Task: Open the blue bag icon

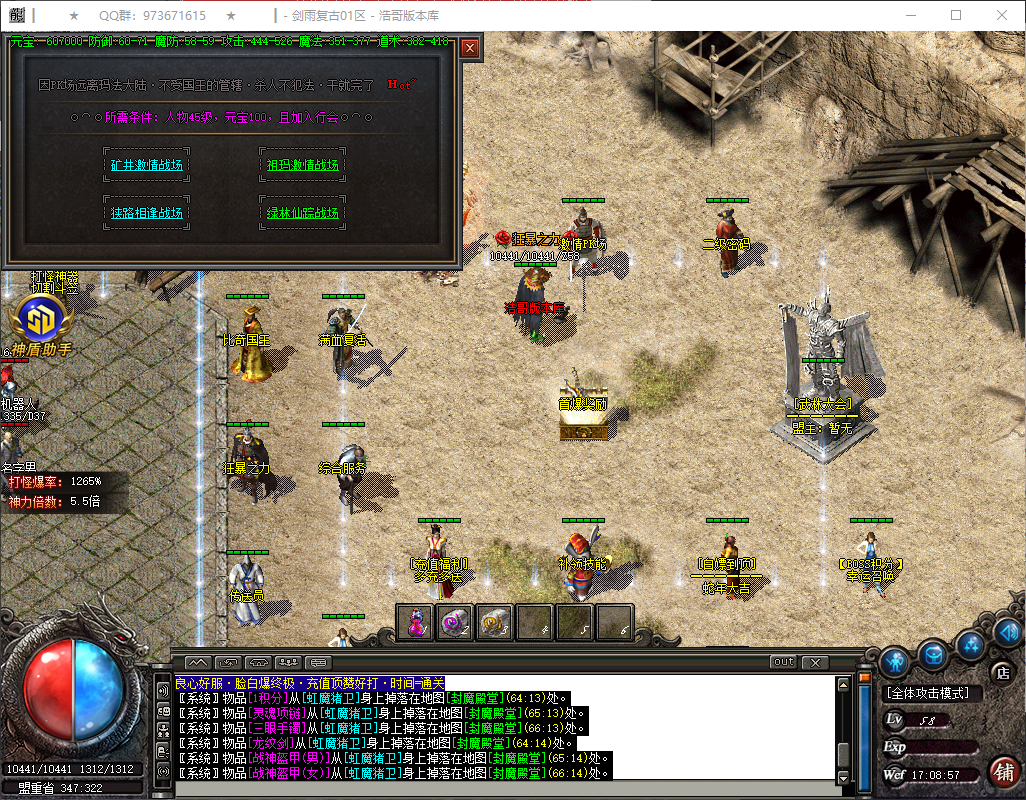Action: [x=933, y=653]
